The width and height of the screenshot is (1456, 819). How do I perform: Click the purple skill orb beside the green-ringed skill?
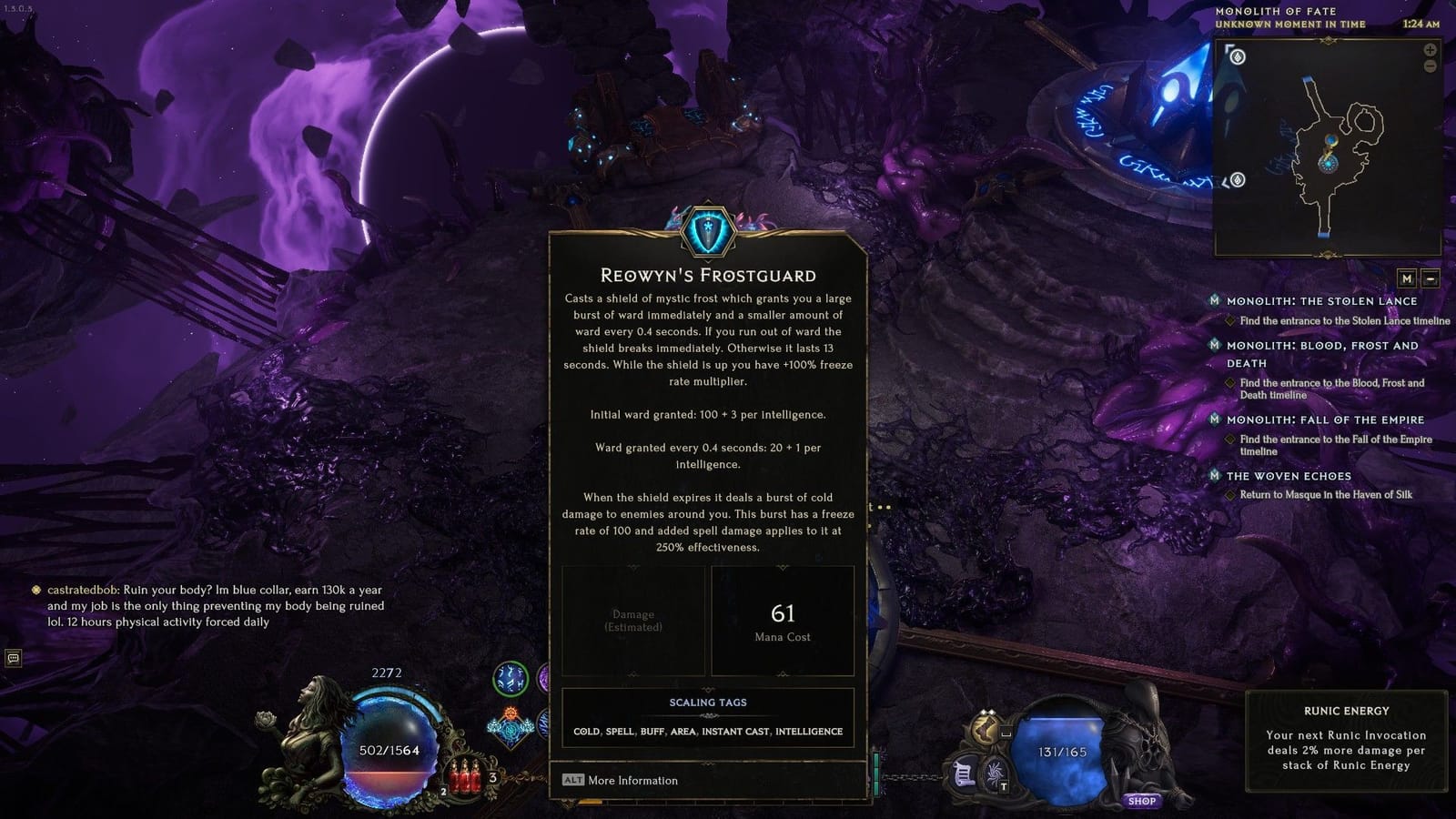click(543, 678)
